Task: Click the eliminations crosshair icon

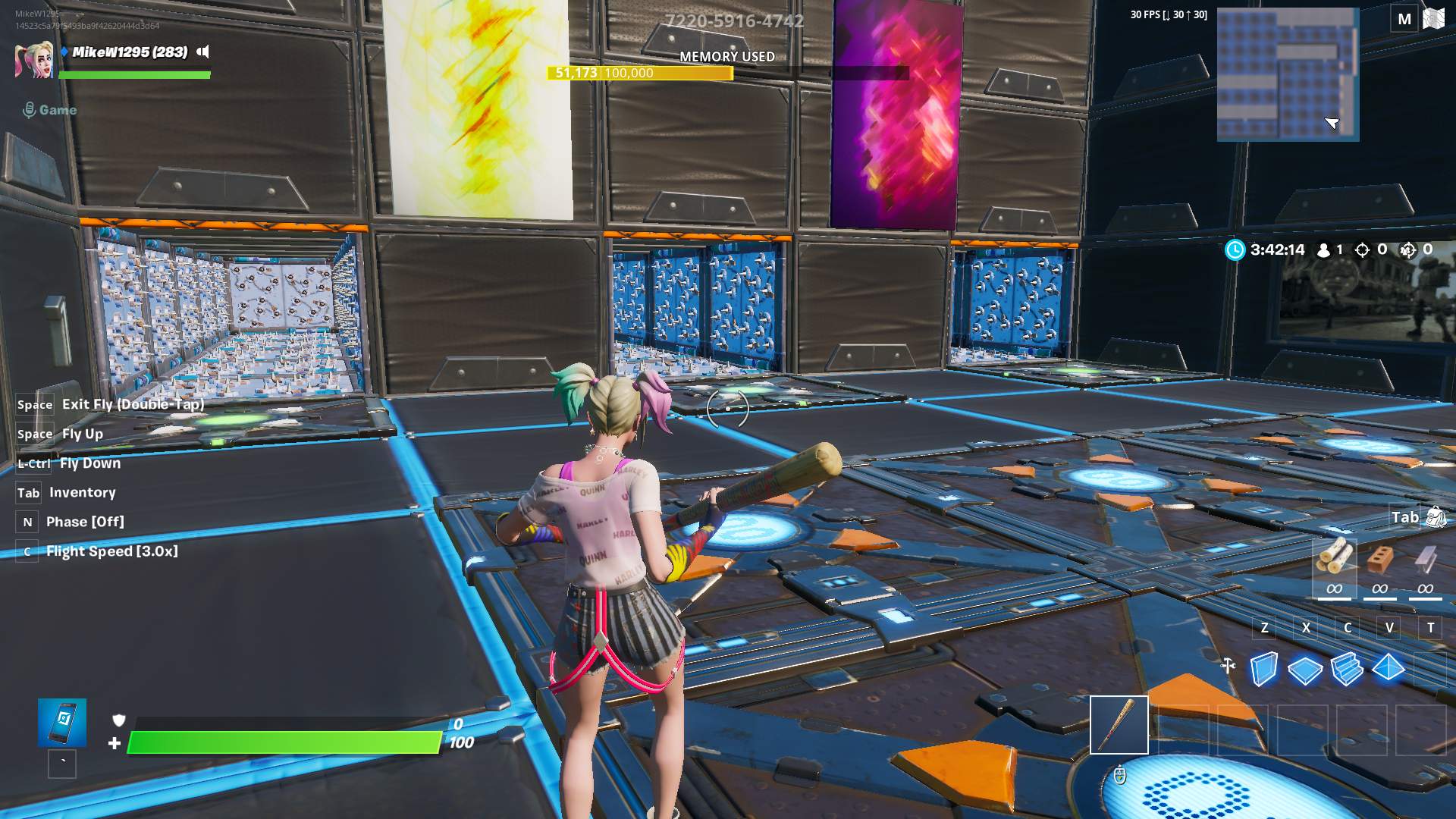Action: [1363, 249]
